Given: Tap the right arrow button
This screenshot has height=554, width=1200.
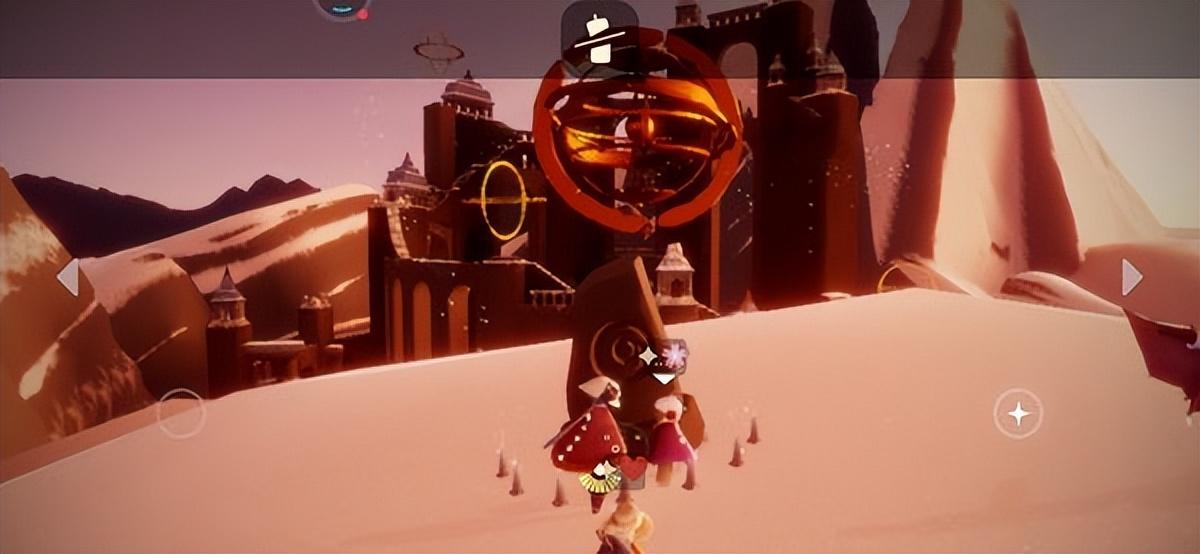Looking at the screenshot, I should pos(1131,277).
